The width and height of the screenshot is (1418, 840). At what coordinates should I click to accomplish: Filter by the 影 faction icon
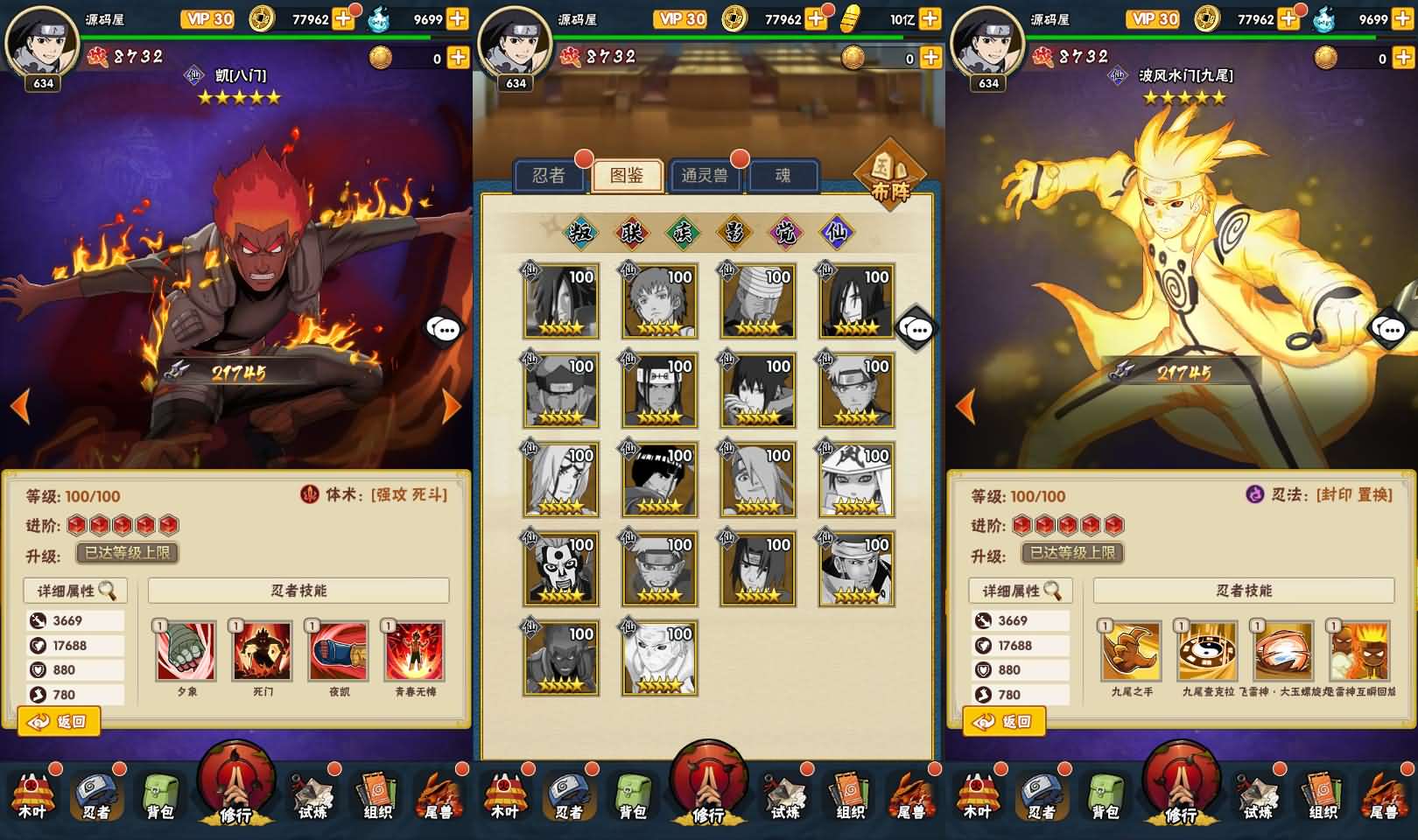click(734, 232)
